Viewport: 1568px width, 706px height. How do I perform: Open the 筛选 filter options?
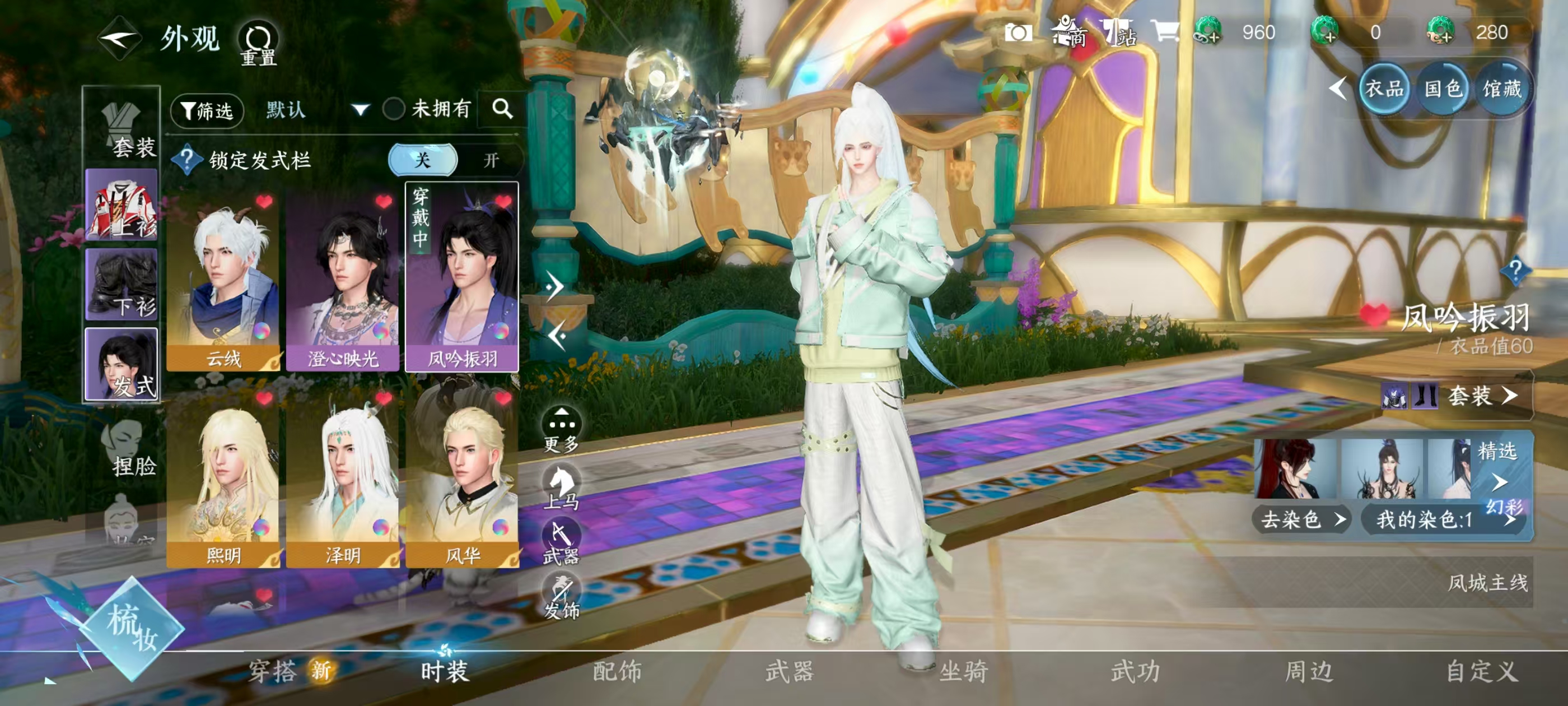pyautogui.click(x=208, y=111)
